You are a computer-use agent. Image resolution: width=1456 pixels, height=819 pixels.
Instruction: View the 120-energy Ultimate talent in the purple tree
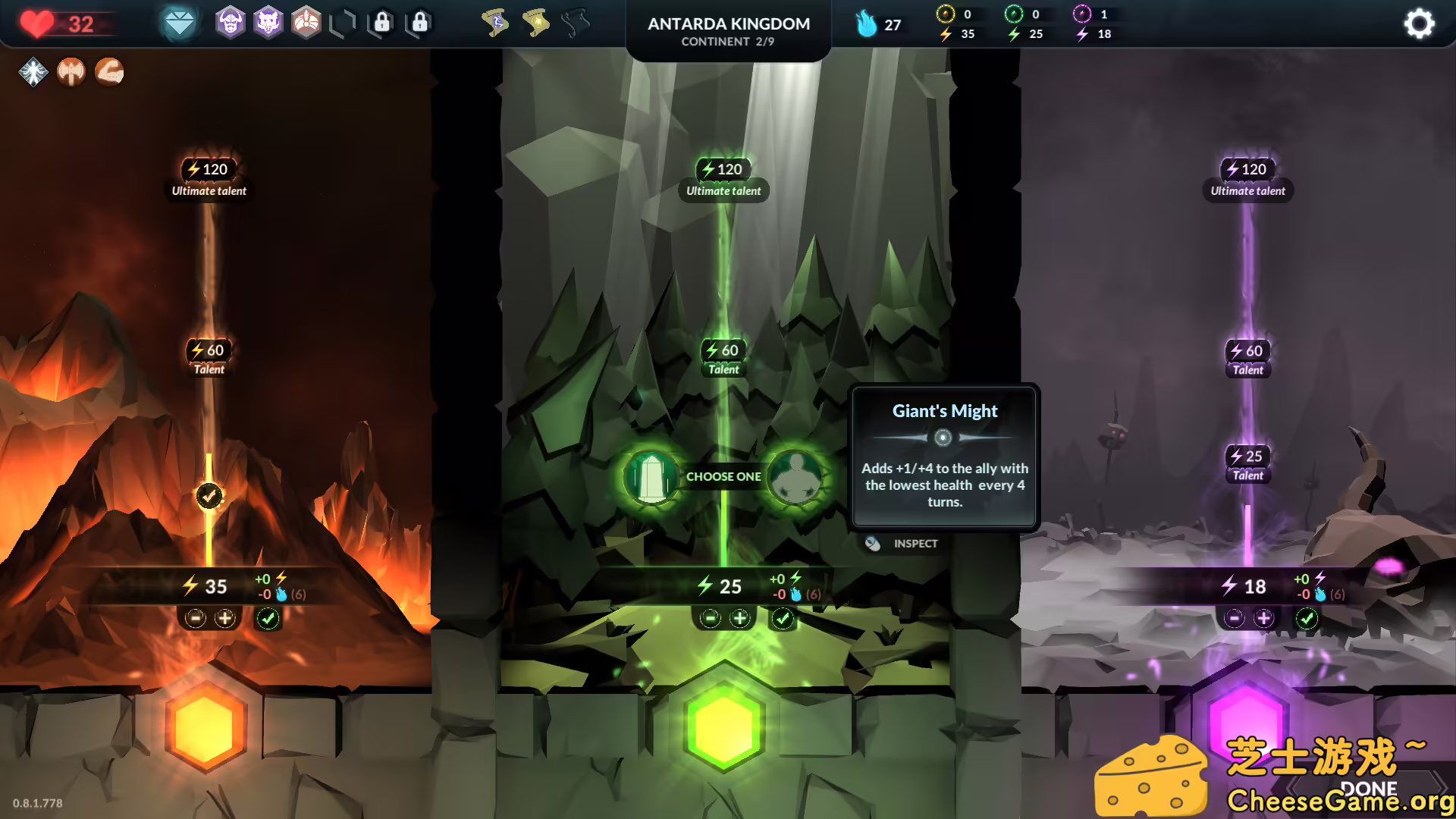[1247, 177]
